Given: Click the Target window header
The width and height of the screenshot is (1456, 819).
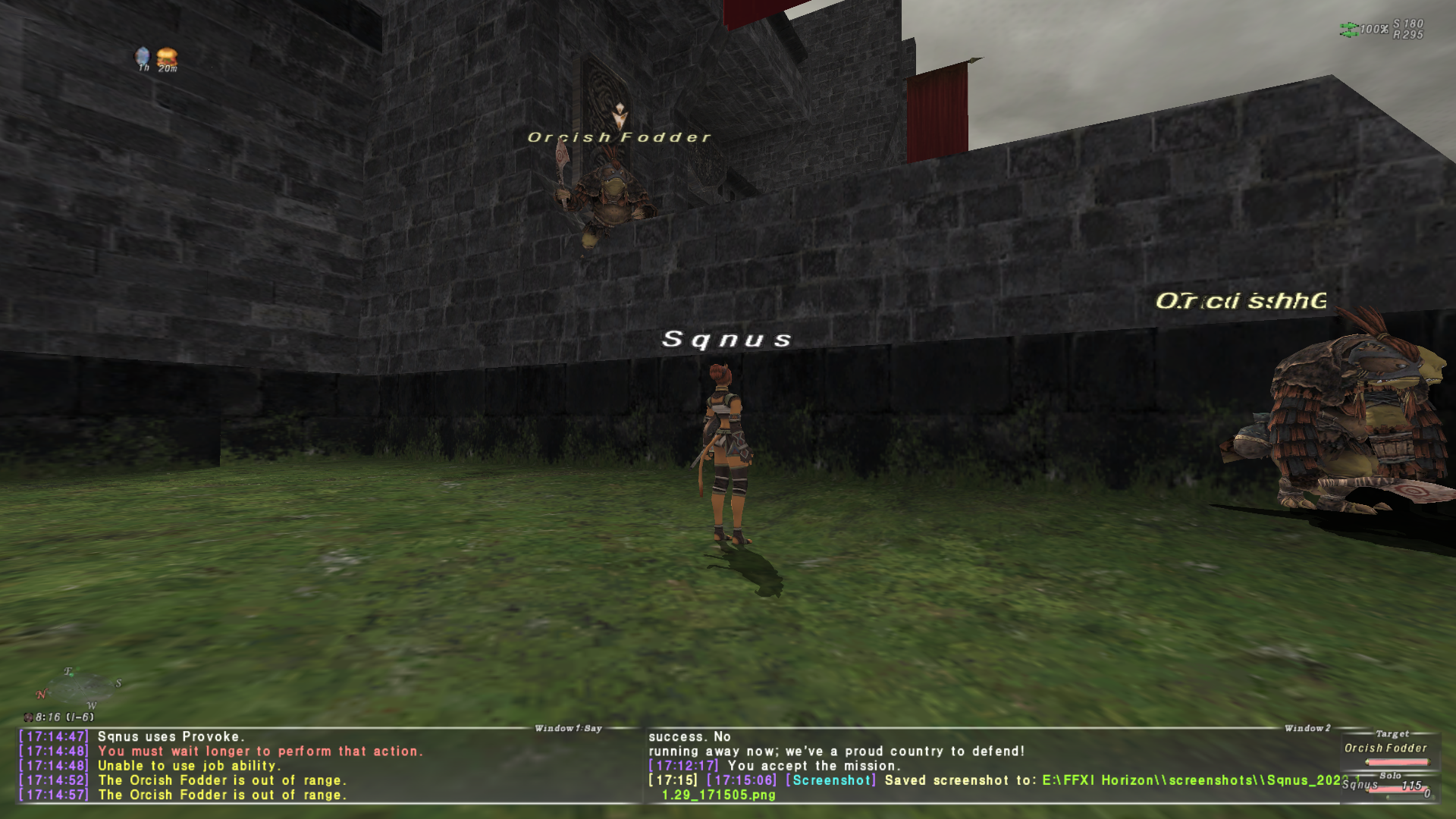Looking at the screenshot, I should tap(1393, 733).
